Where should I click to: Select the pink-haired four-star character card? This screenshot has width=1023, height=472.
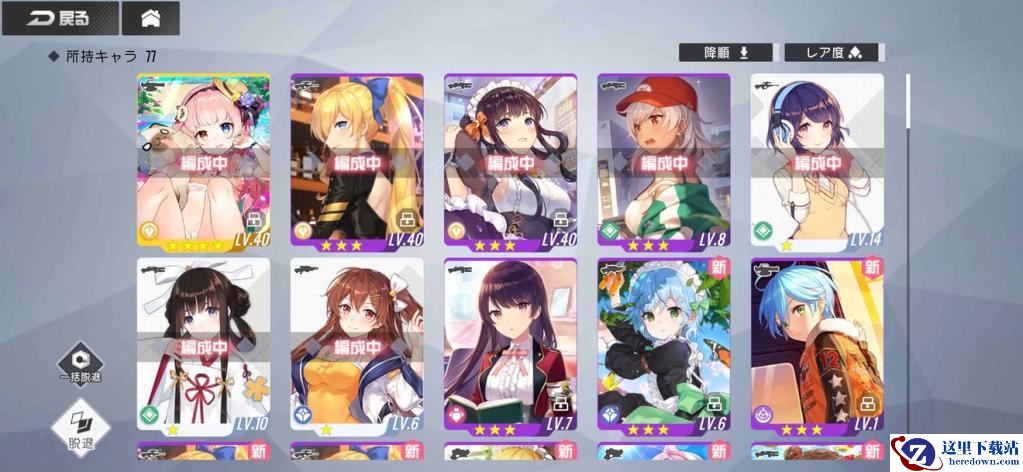coord(203,160)
